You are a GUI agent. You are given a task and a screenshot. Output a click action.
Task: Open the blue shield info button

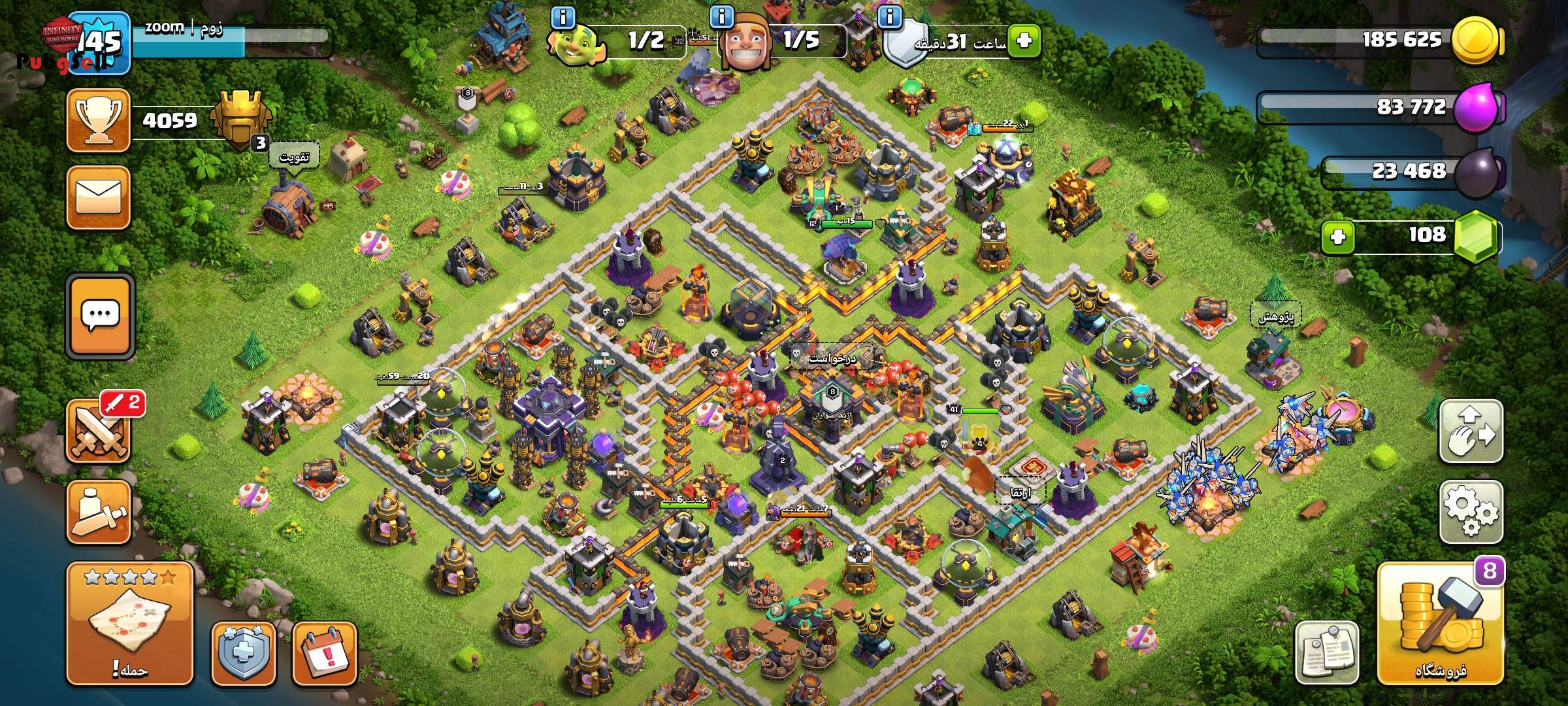pyautogui.click(x=243, y=653)
